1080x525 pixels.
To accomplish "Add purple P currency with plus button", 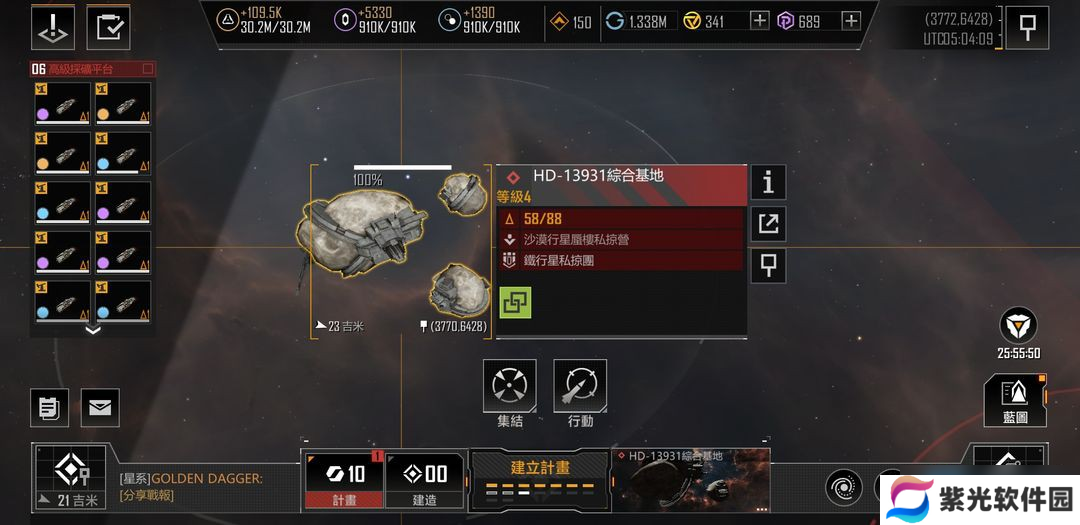I will tap(851, 21).
